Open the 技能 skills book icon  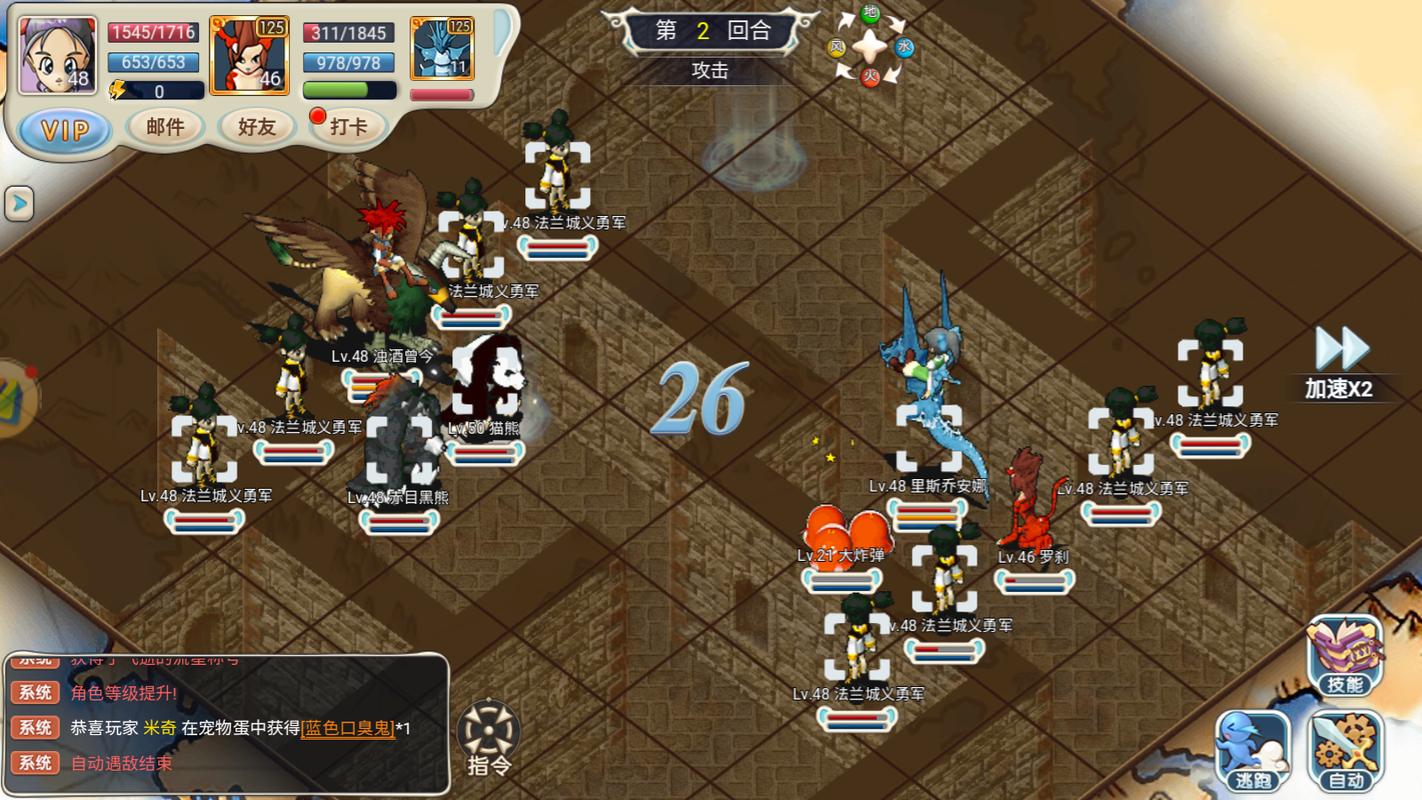coord(1345,655)
